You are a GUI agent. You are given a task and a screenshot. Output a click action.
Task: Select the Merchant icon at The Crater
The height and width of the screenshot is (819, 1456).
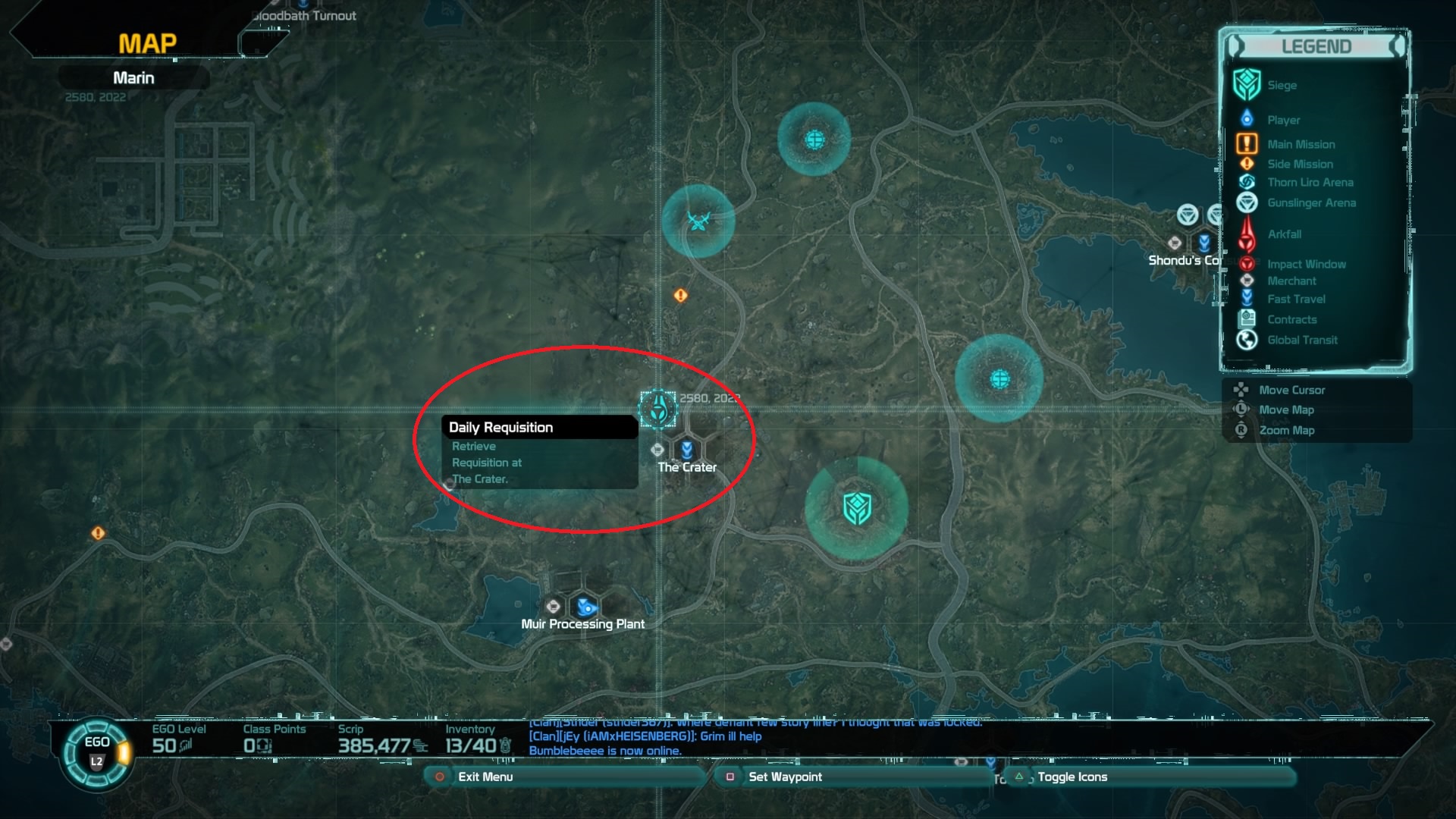[x=657, y=450]
